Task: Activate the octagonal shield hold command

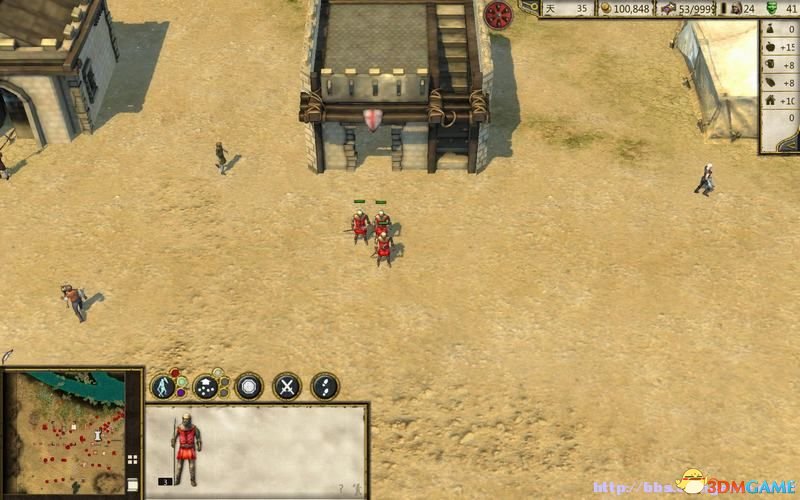Action: tap(249, 386)
